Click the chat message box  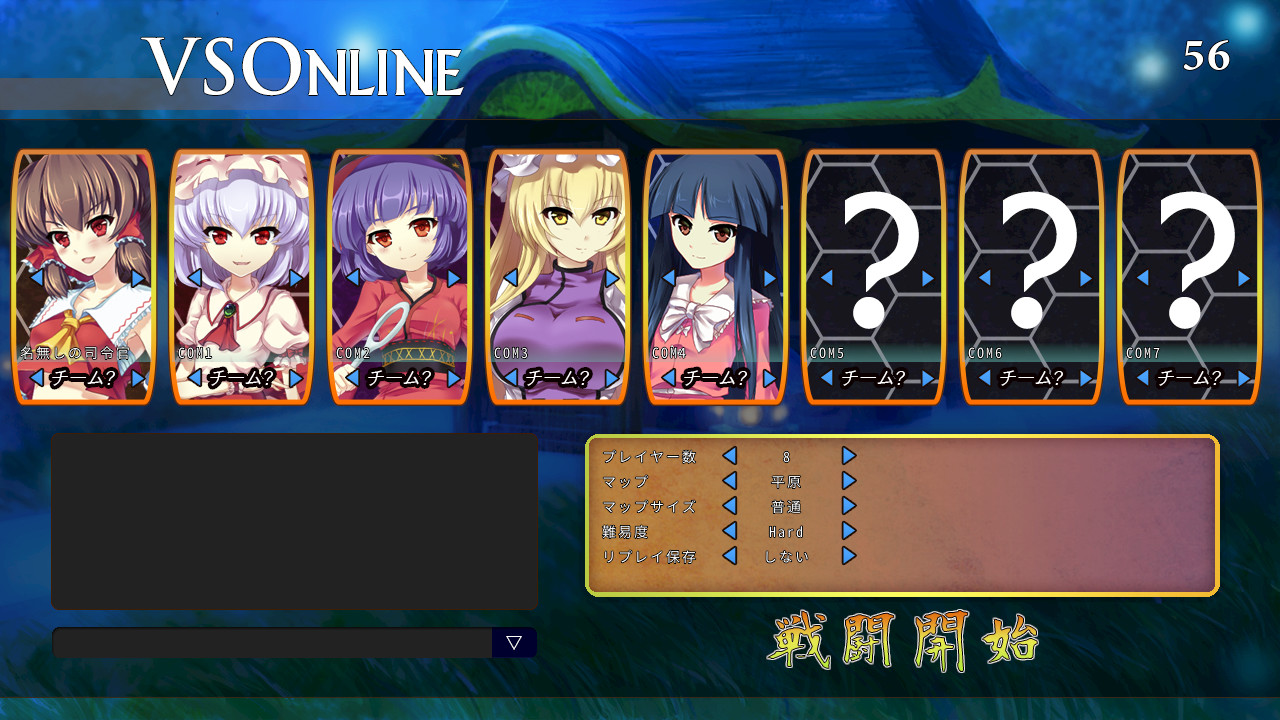270,643
